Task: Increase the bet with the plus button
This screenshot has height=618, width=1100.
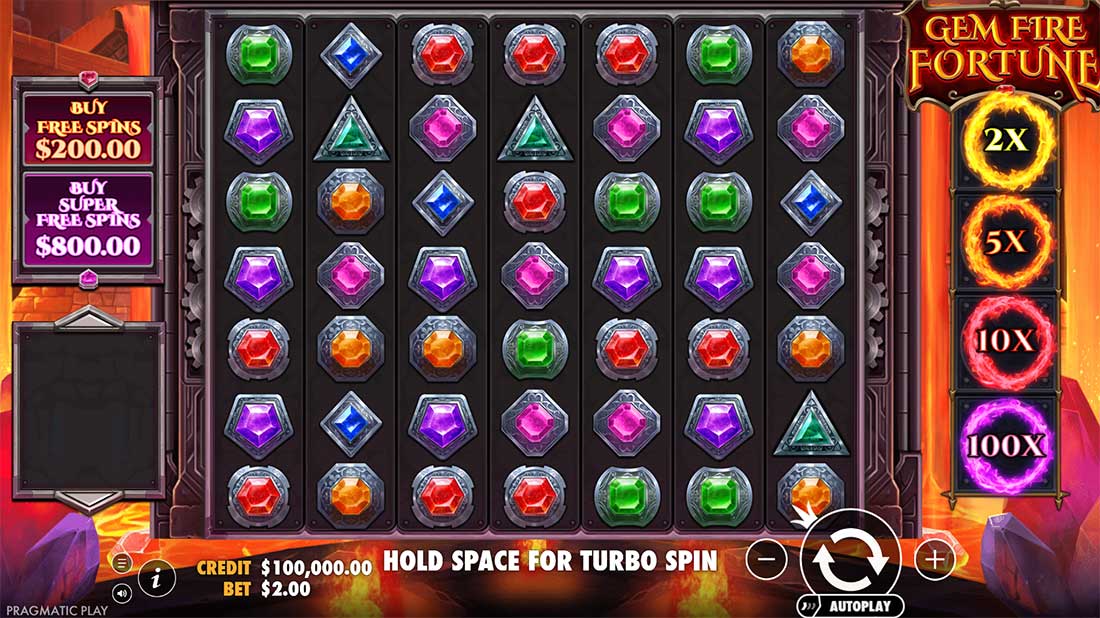Action: click(x=934, y=560)
